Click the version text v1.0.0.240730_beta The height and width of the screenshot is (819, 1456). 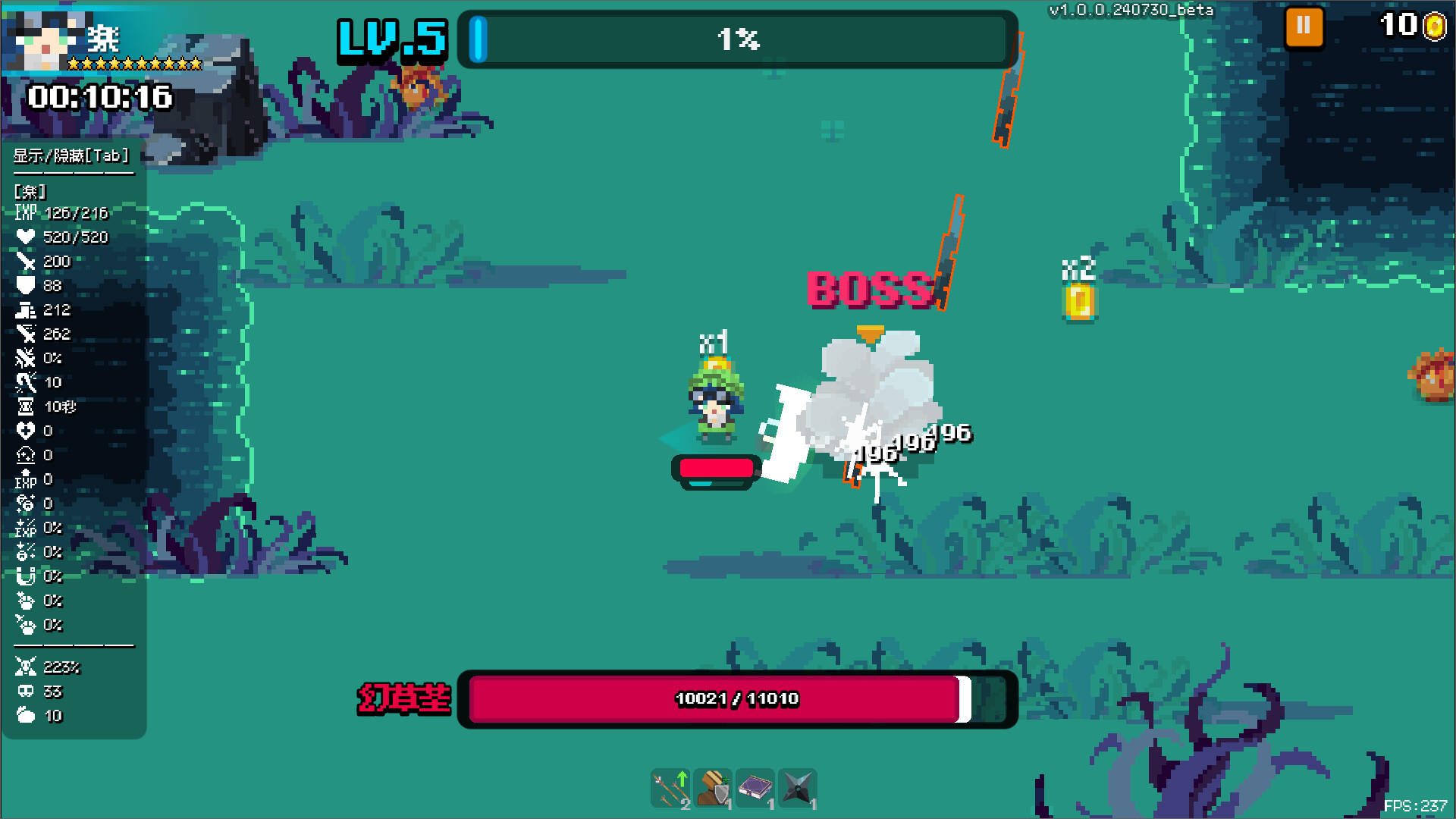pos(1131,10)
